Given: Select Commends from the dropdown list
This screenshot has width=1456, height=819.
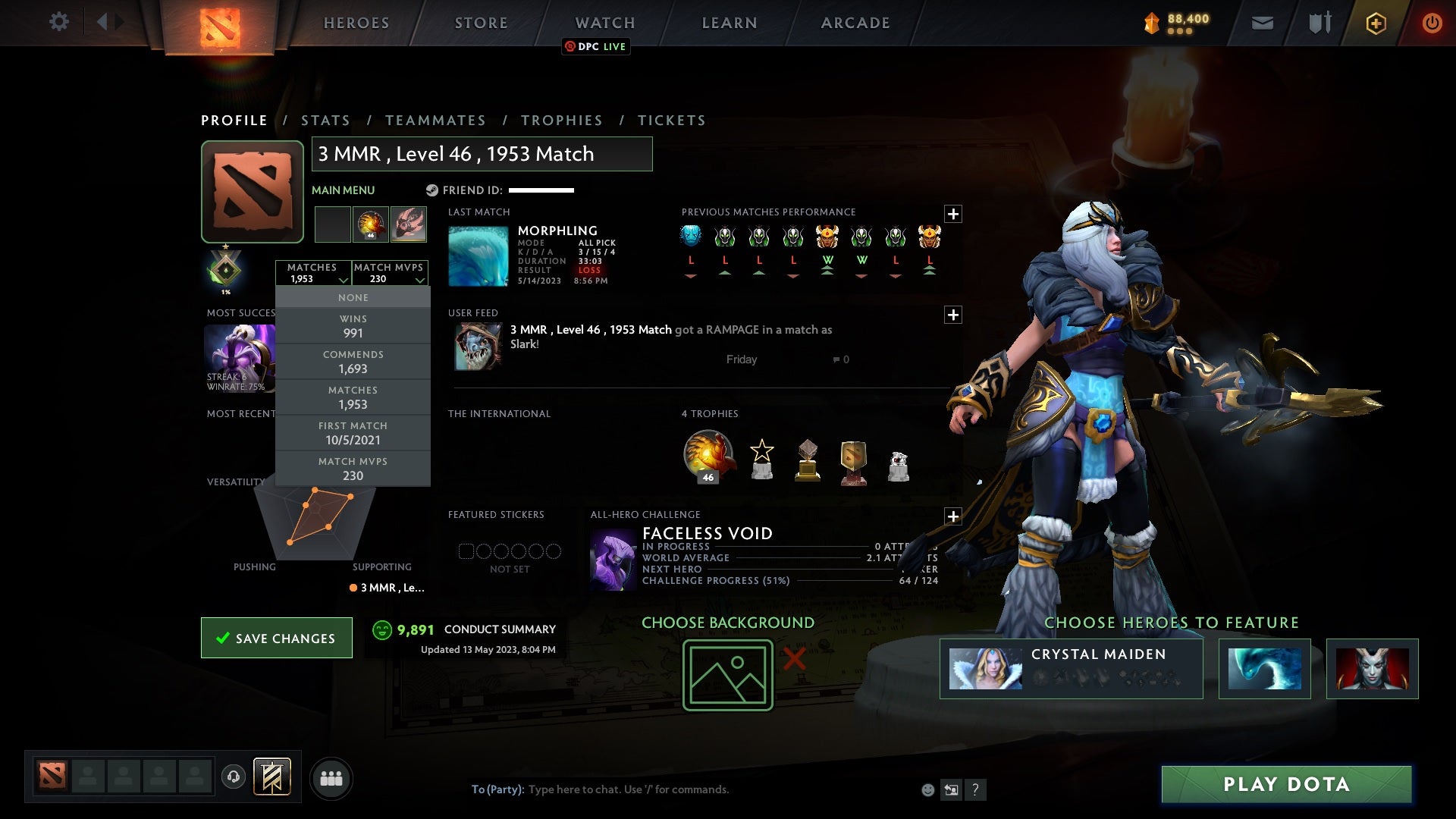Looking at the screenshot, I should click(353, 362).
